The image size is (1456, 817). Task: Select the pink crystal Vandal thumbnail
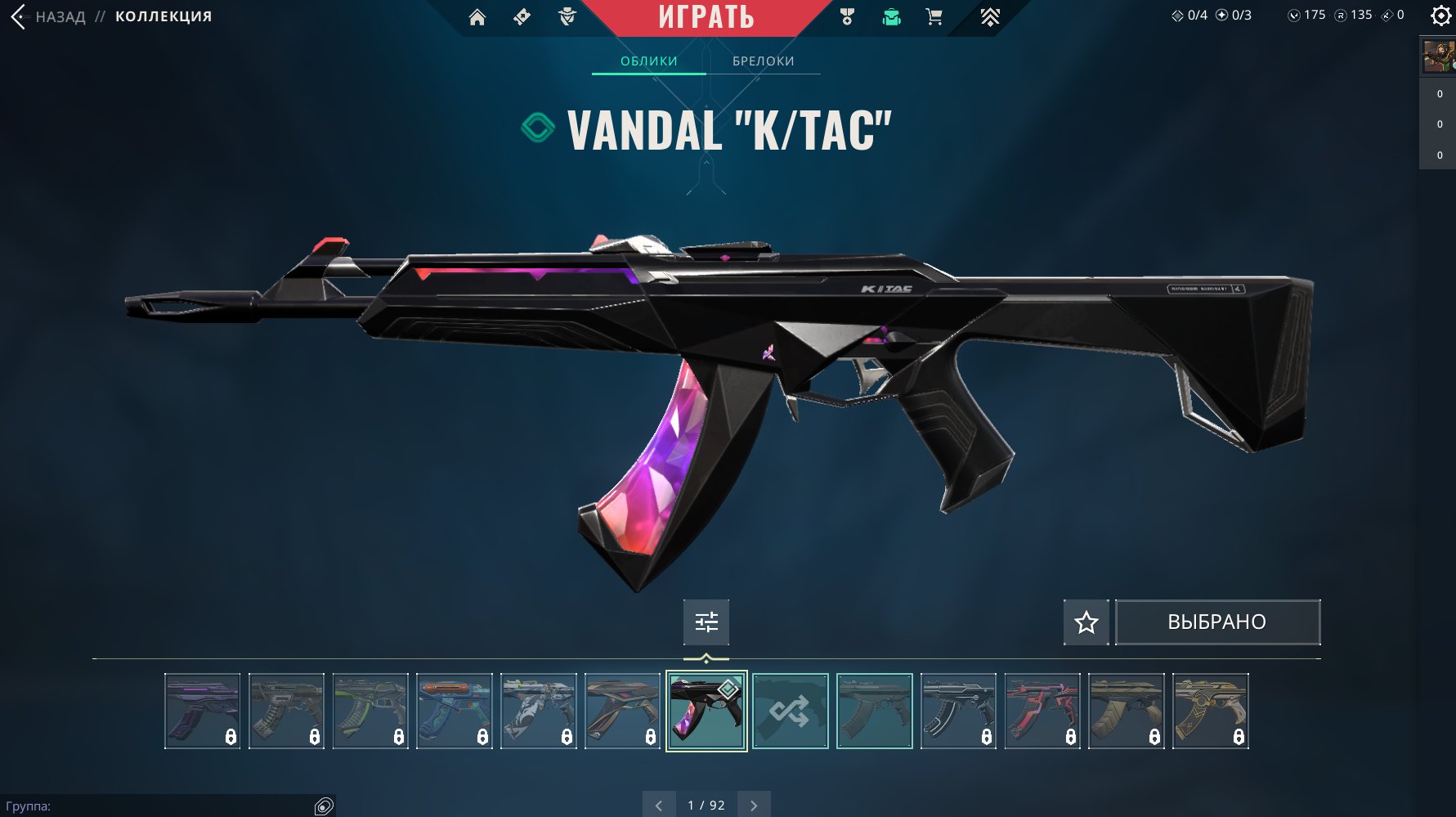click(706, 711)
